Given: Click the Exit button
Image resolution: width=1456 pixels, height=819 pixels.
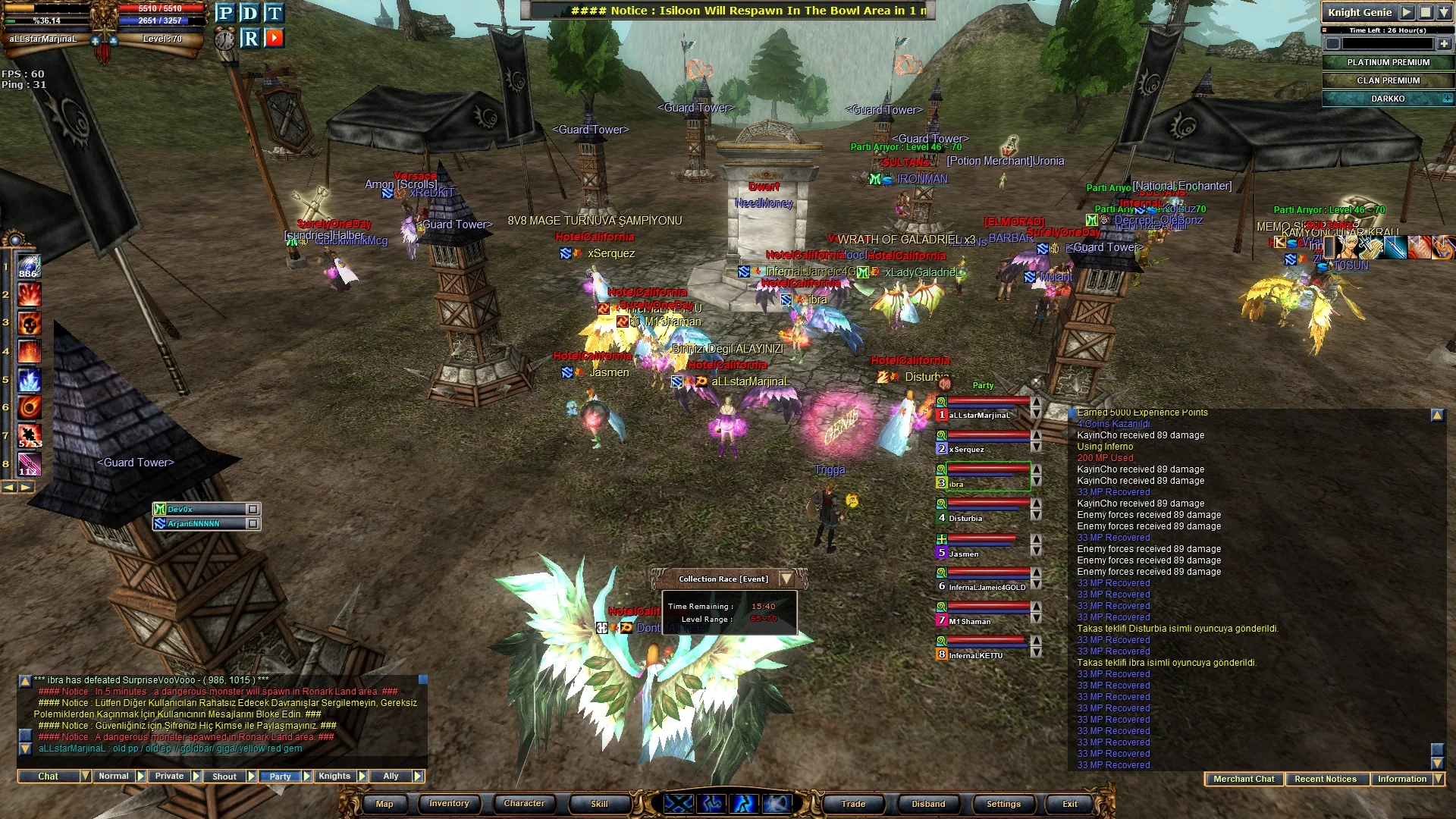Looking at the screenshot, I should (x=1069, y=804).
